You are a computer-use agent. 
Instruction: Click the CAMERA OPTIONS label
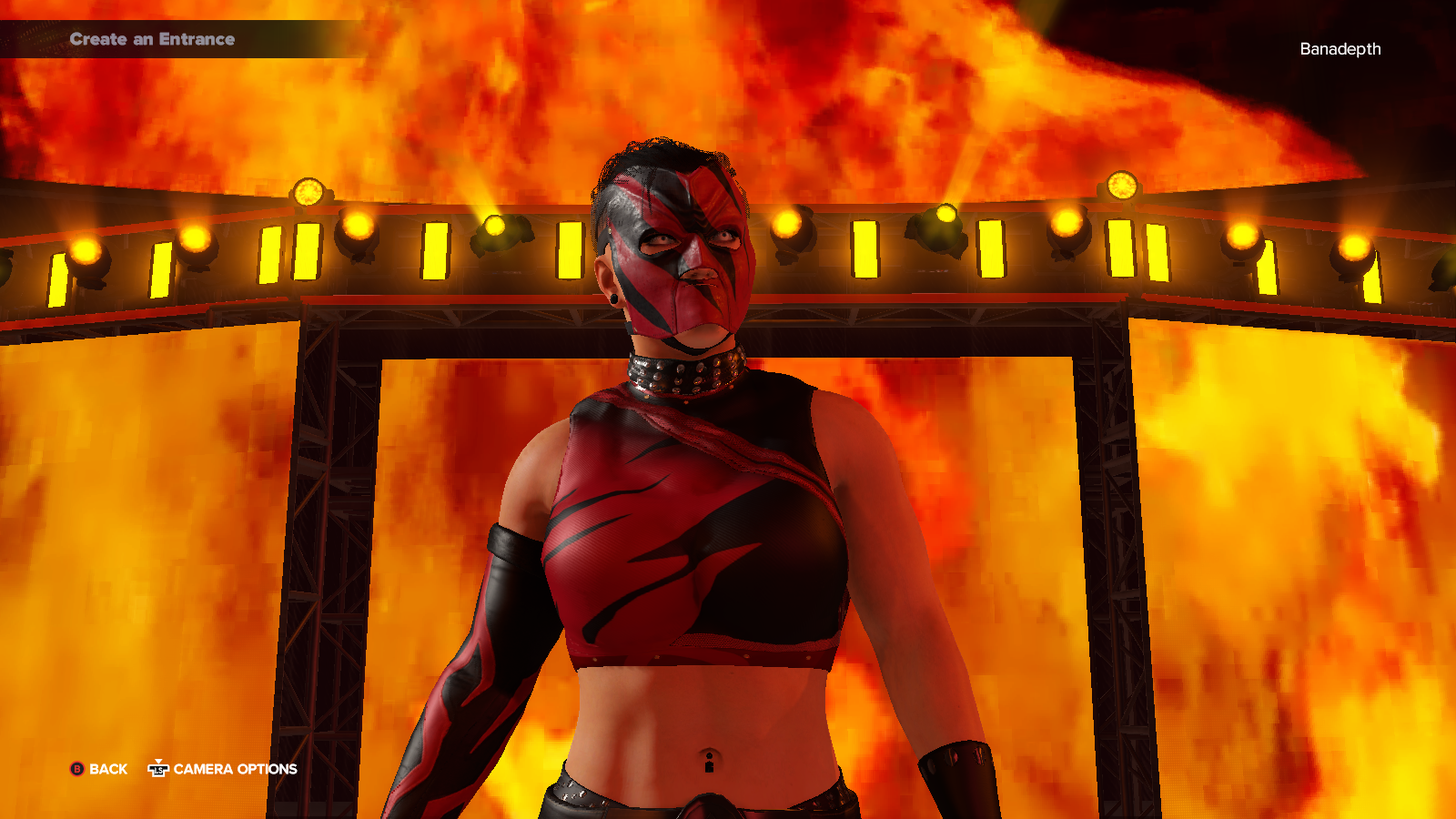(235, 769)
